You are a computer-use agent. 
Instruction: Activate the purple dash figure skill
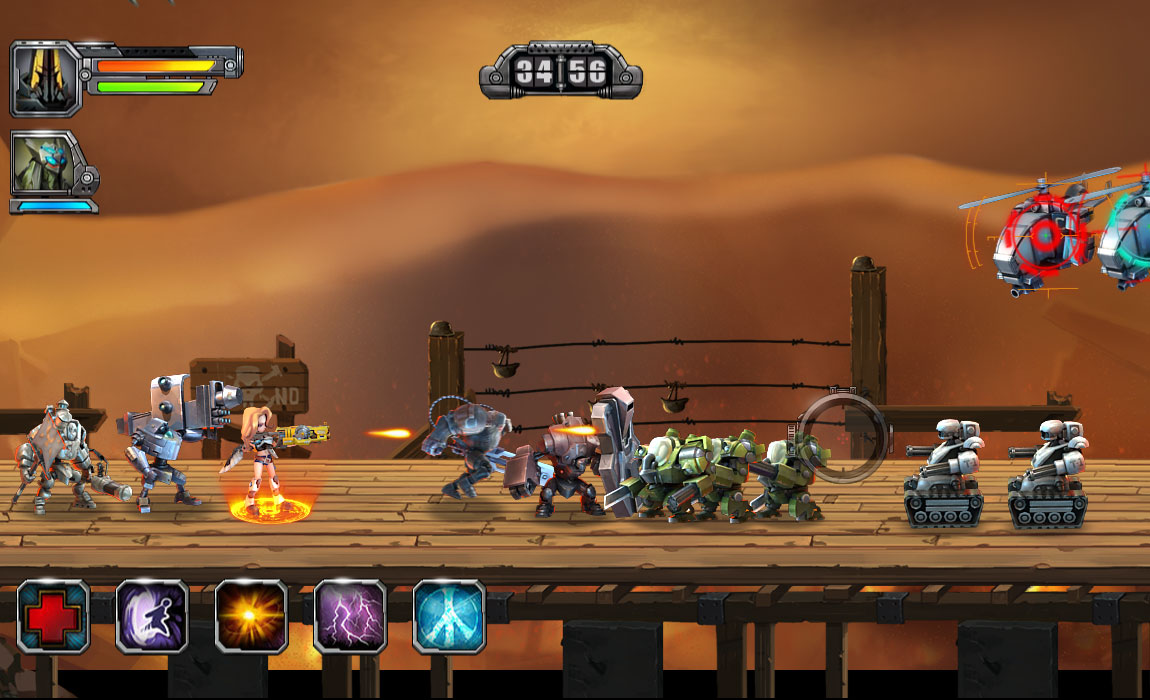pos(152,616)
